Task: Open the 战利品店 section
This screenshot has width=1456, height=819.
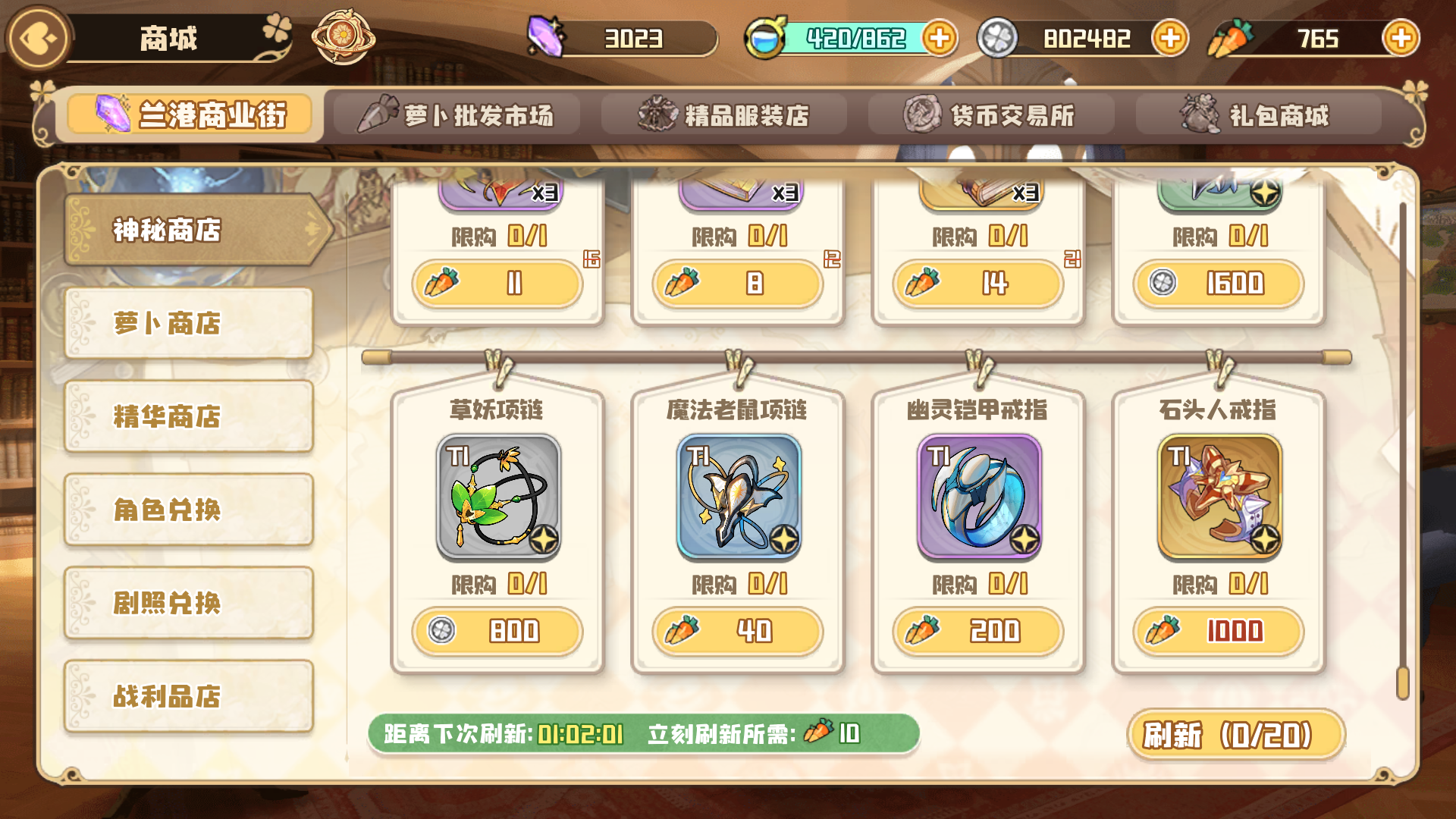Action: click(x=188, y=696)
